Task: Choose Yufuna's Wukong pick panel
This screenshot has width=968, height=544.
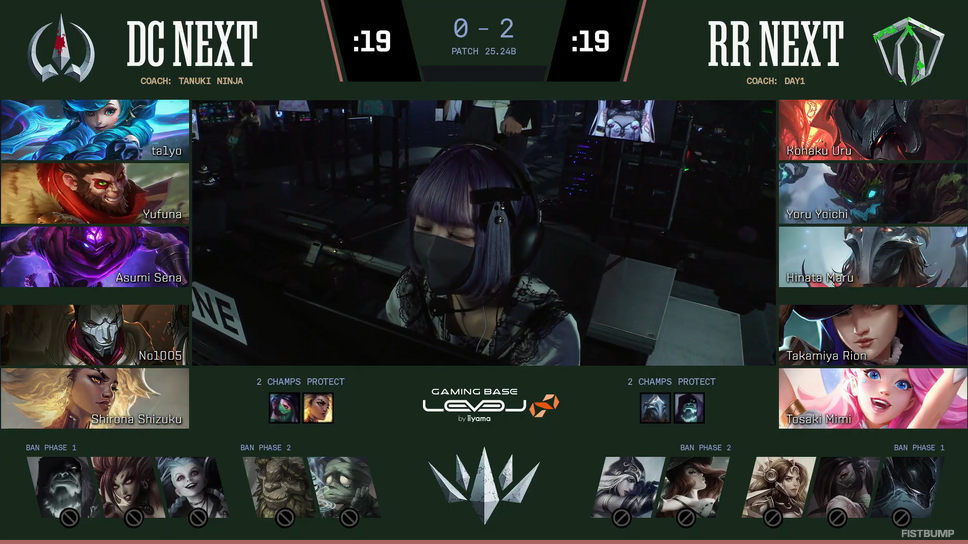Action: (95, 193)
